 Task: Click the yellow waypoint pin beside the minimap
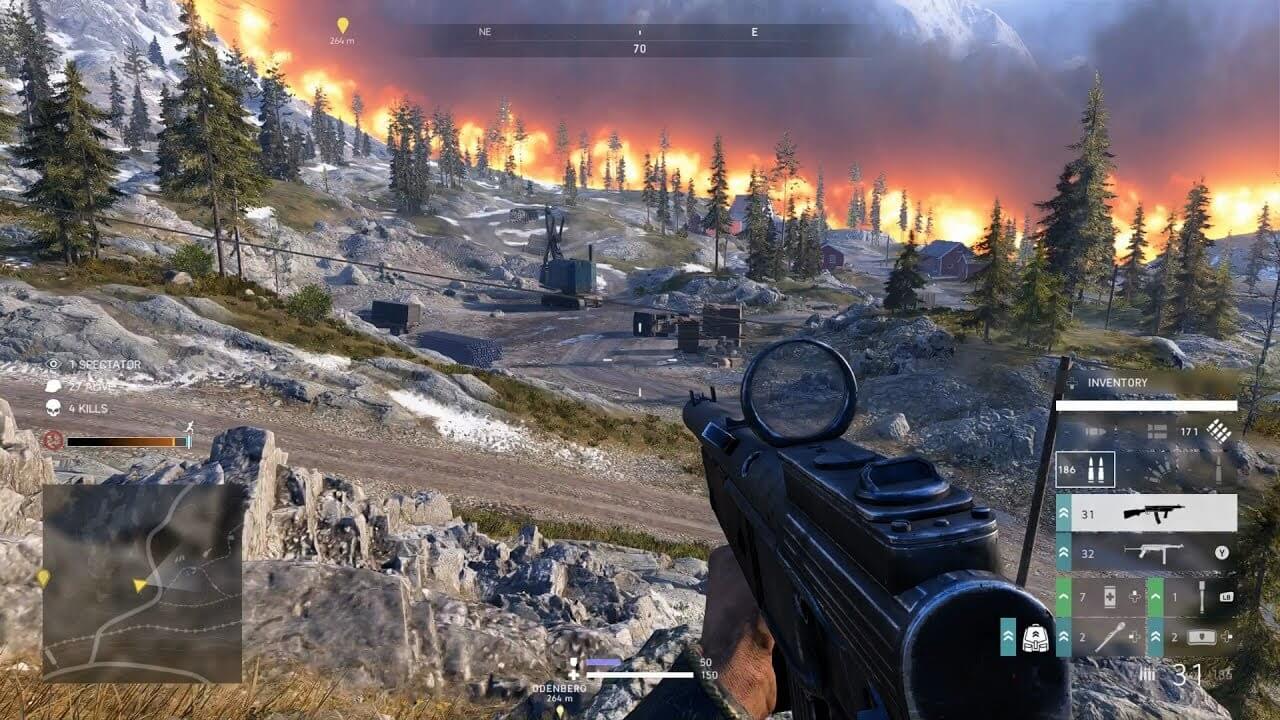43,579
